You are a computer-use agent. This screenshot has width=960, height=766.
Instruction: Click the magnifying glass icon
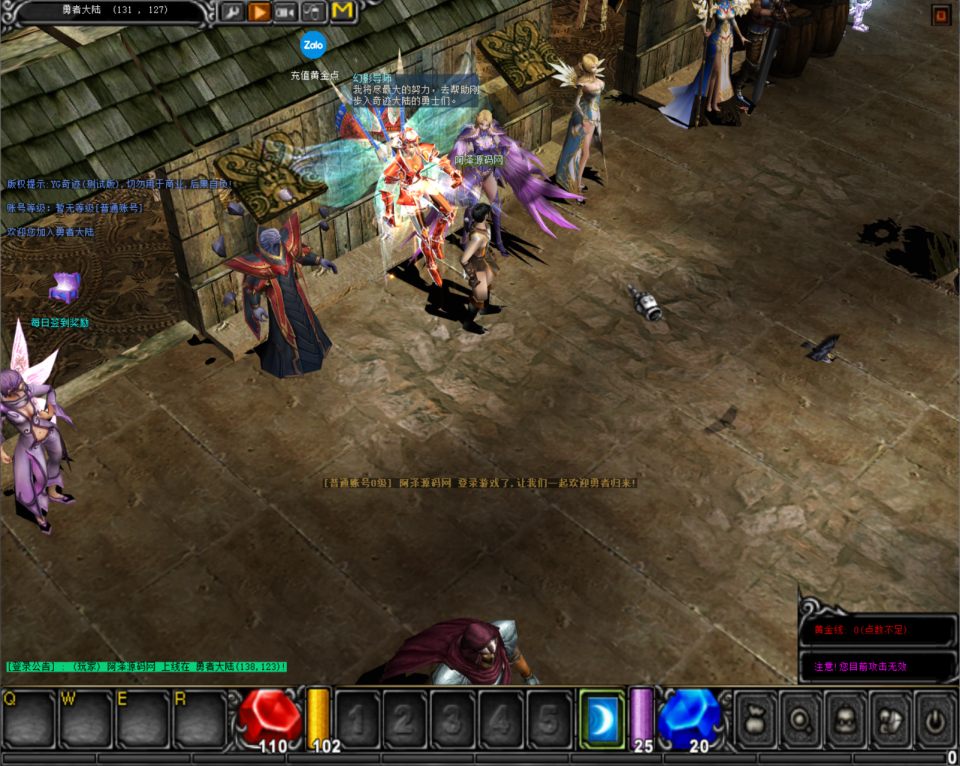click(801, 719)
